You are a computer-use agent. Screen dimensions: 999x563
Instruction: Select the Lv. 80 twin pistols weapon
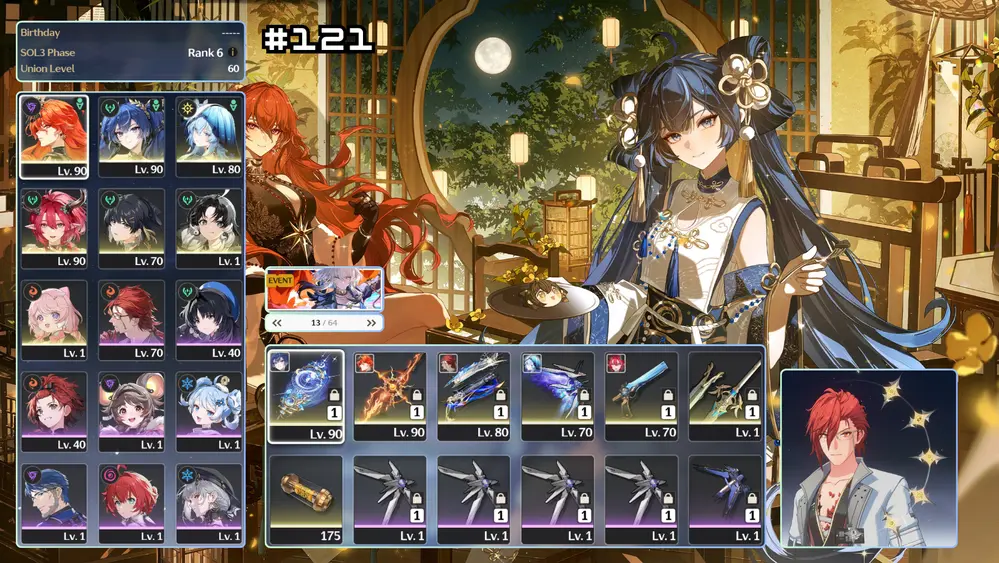pyautogui.click(x=473, y=396)
